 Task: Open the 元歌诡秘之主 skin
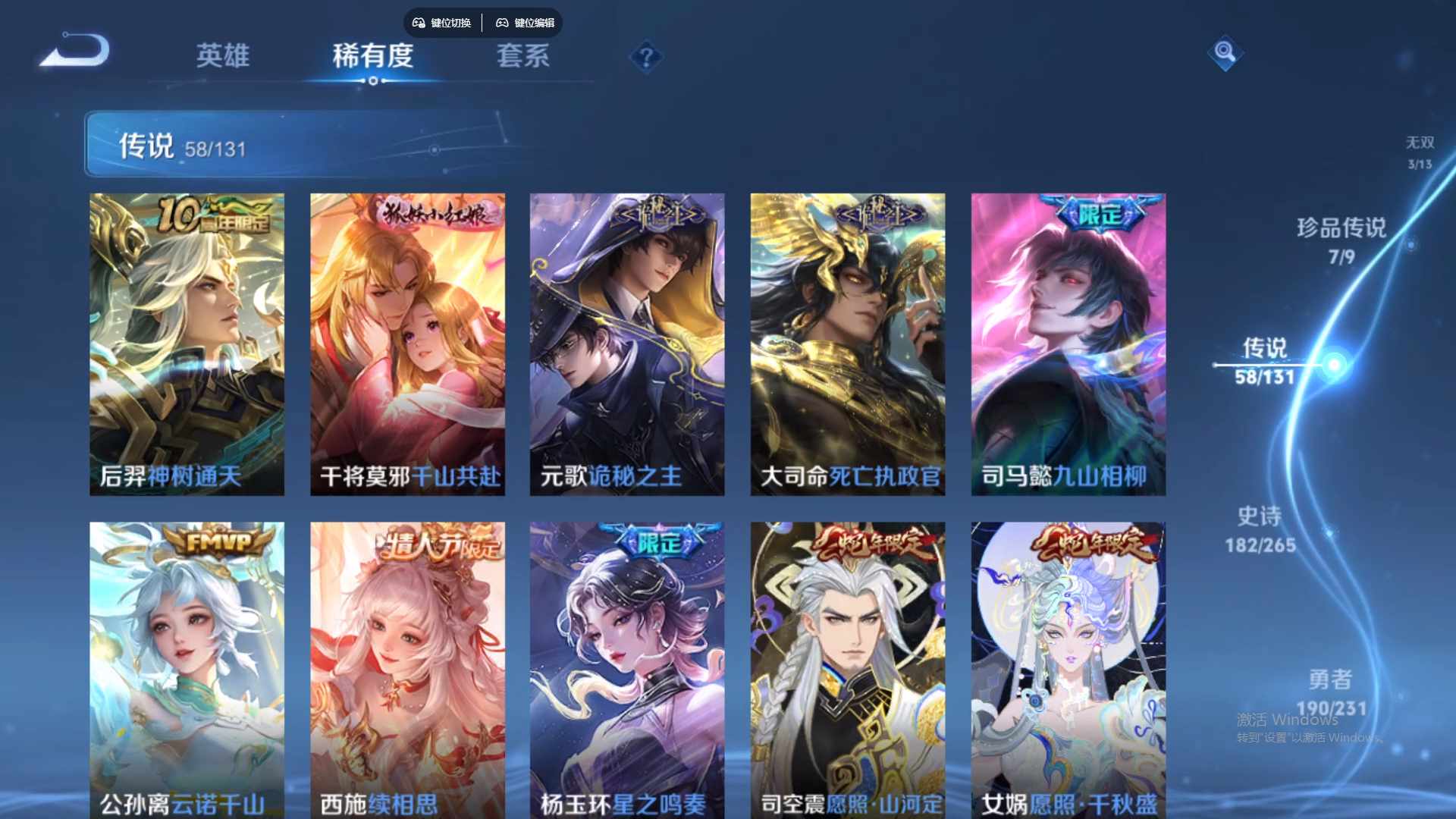pyautogui.click(x=627, y=341)
